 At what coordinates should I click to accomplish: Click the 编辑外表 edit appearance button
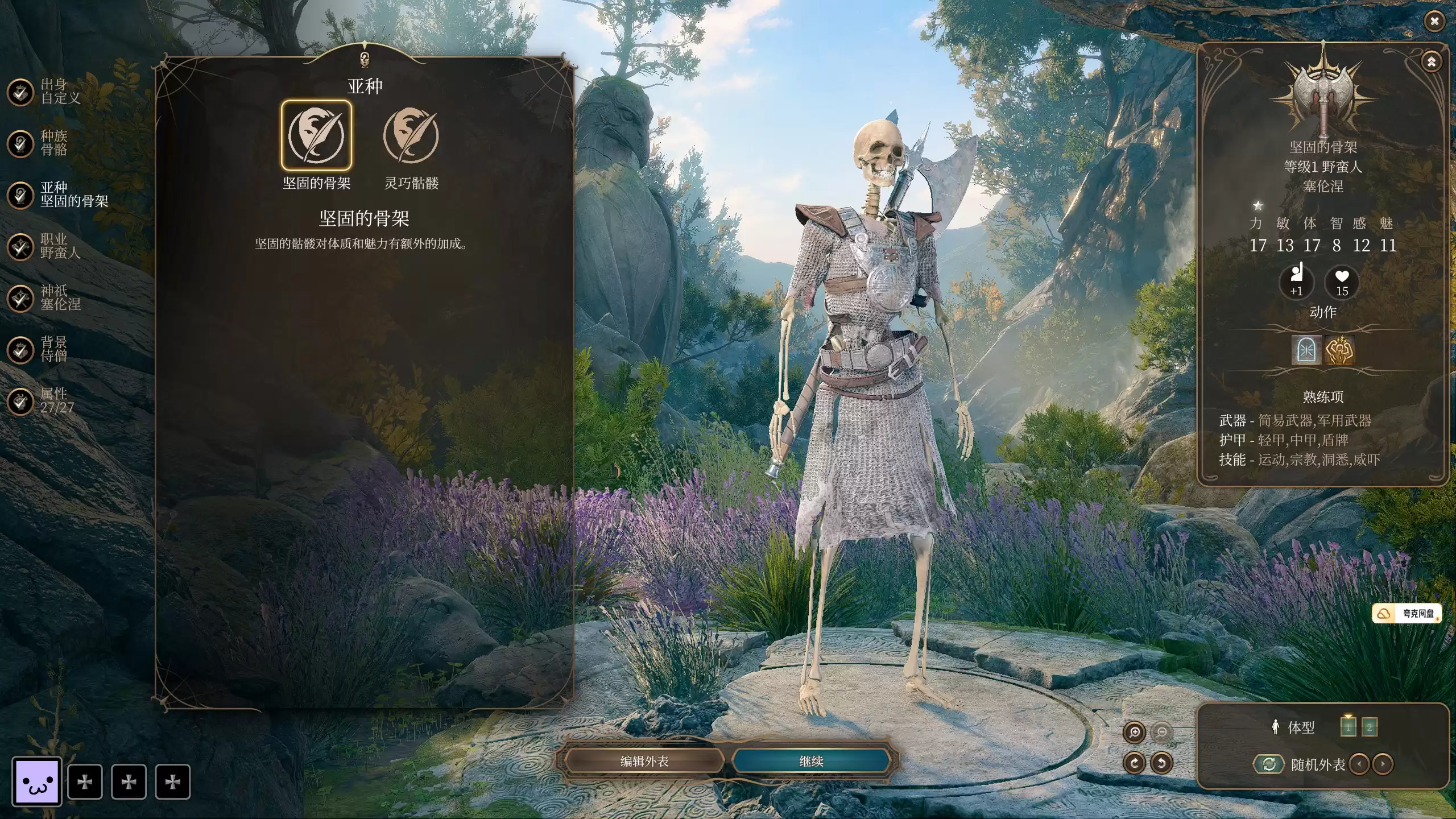point(644,761)
